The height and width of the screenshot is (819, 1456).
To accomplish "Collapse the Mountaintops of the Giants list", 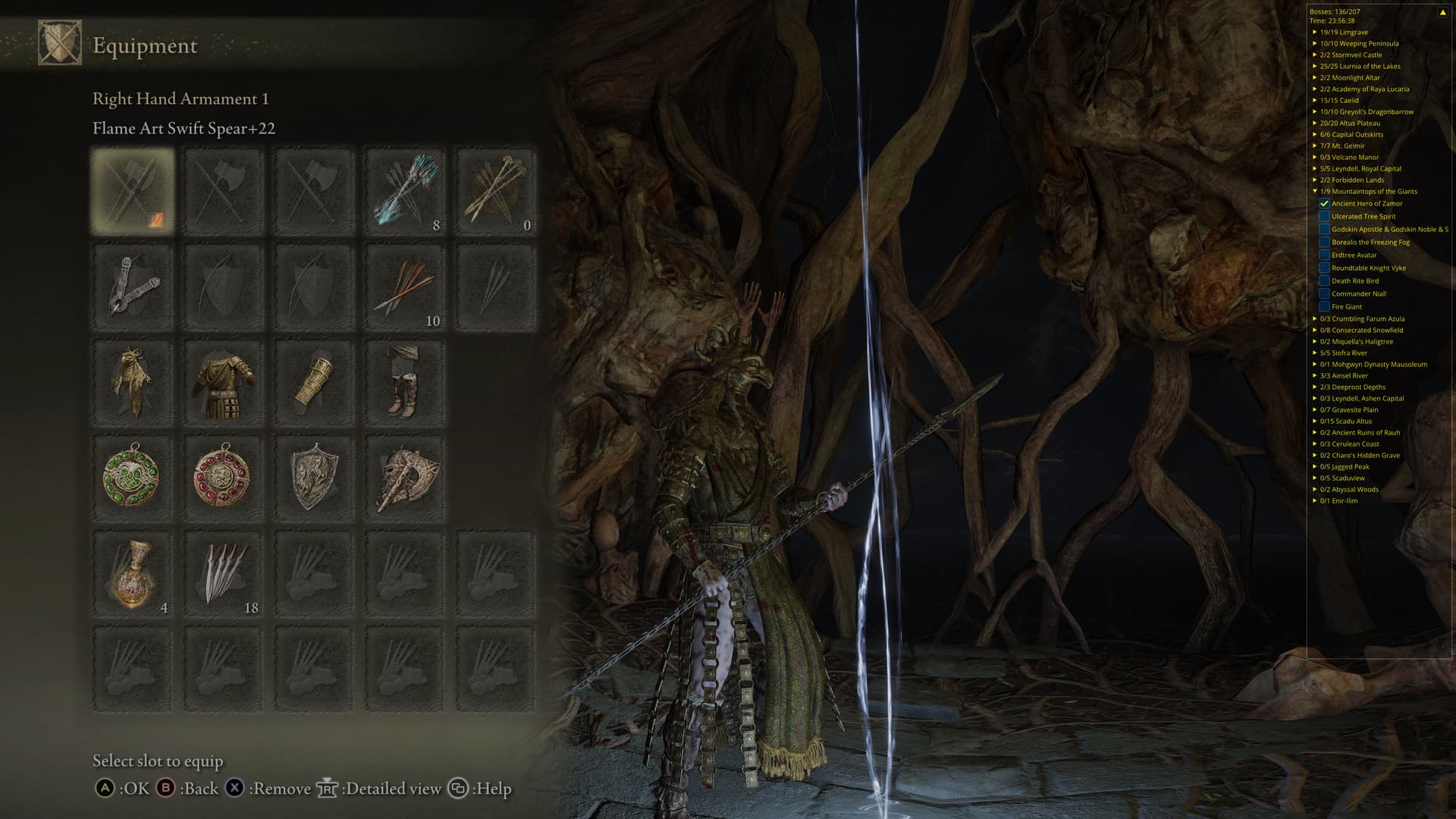I will [1315, 192].
